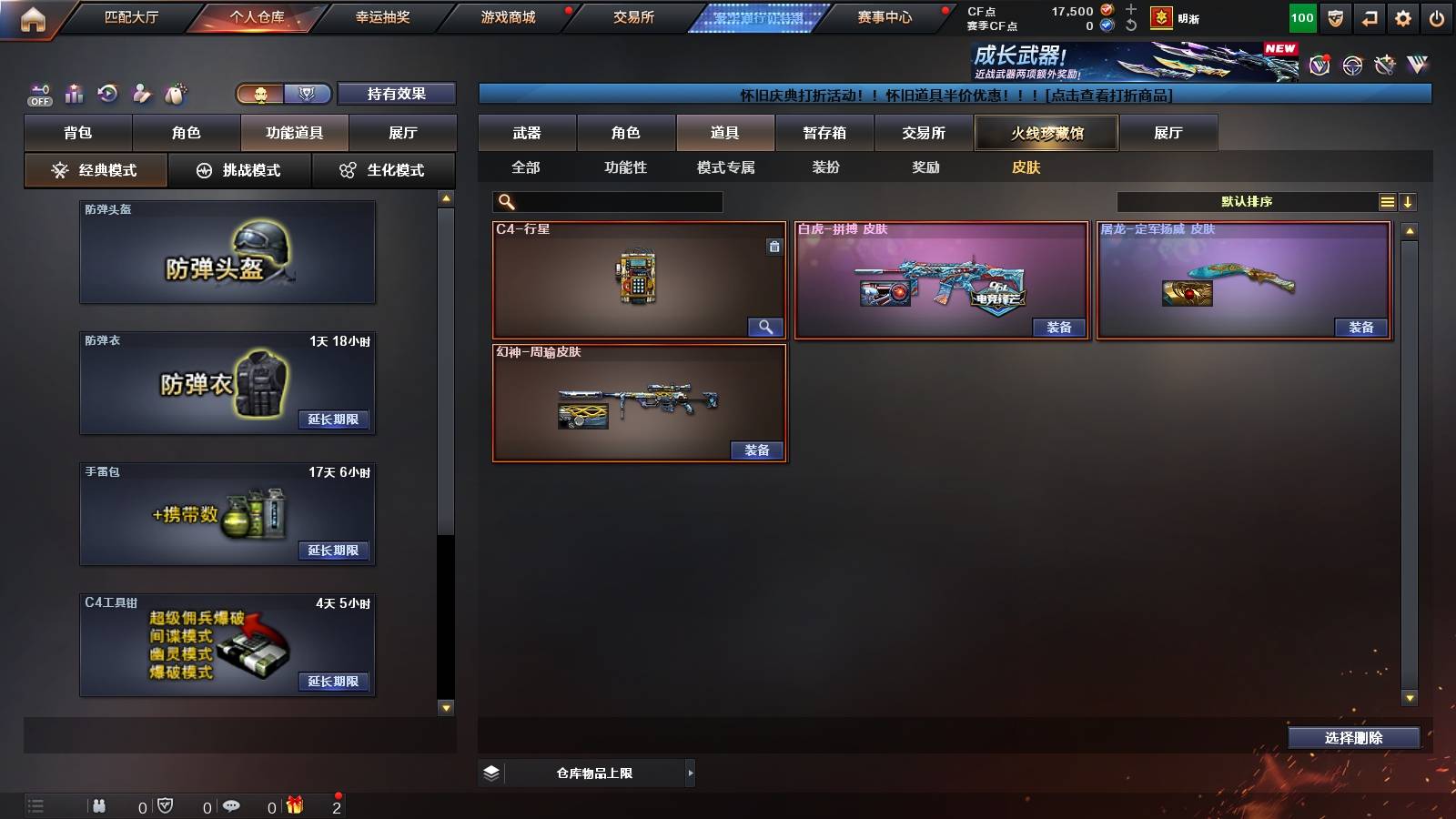This screenshot has width=1456, height=819.
Task: Click the friends icon in the bottom status bar
Action: (x=100, y=806)
